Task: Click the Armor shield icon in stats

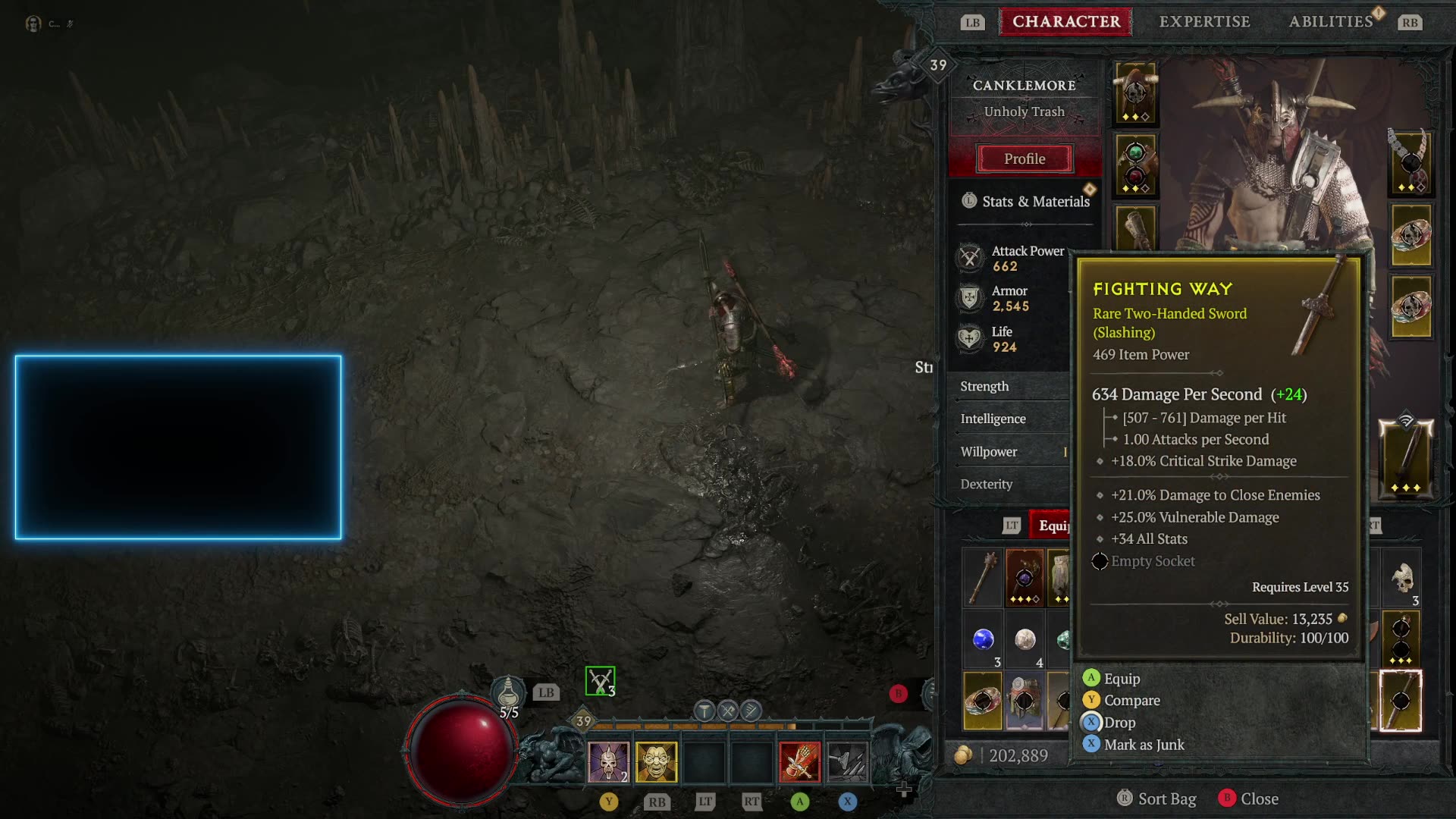Action: point(969,297)
